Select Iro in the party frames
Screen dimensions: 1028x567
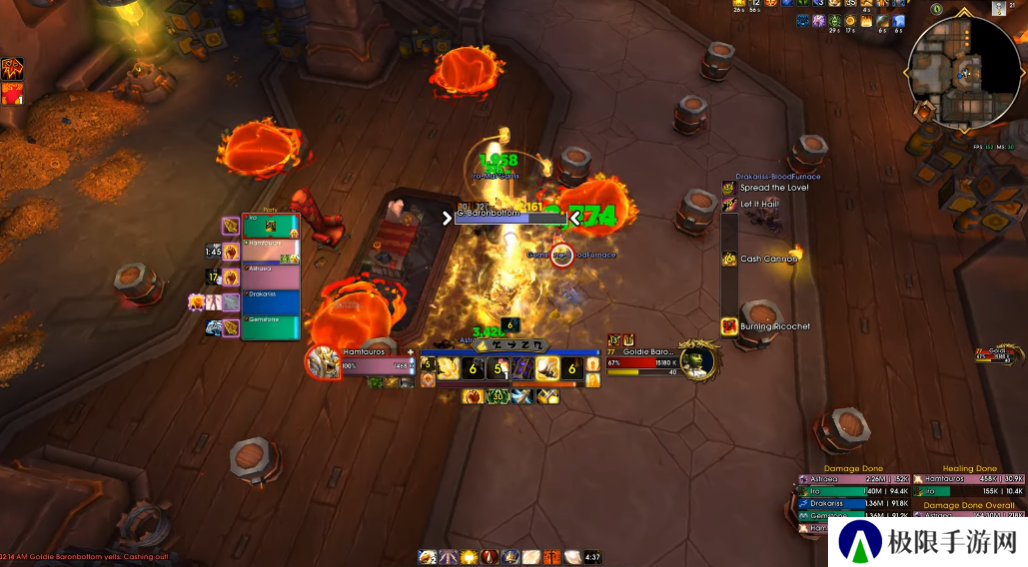point(270,227)
